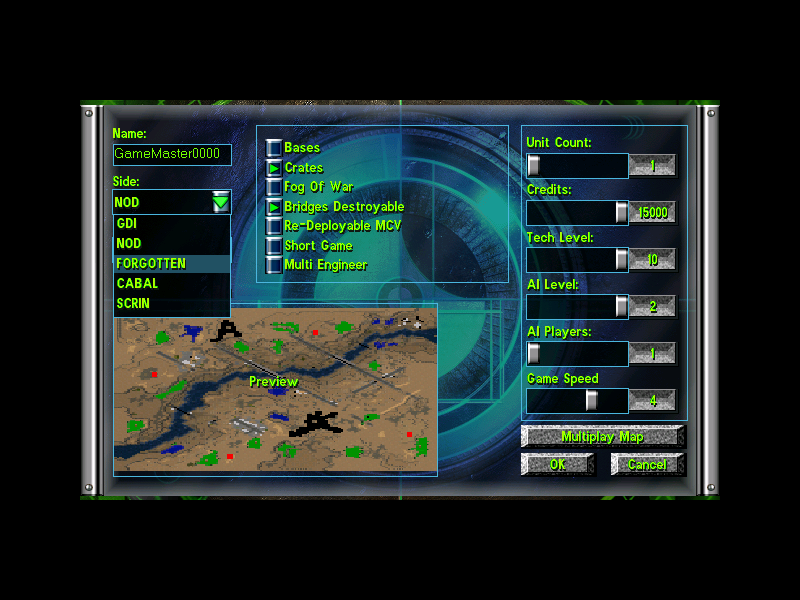800x600 pixels.
Task: Toggle the Multi Engineer checkbox
Action: (x=273, y=265)
